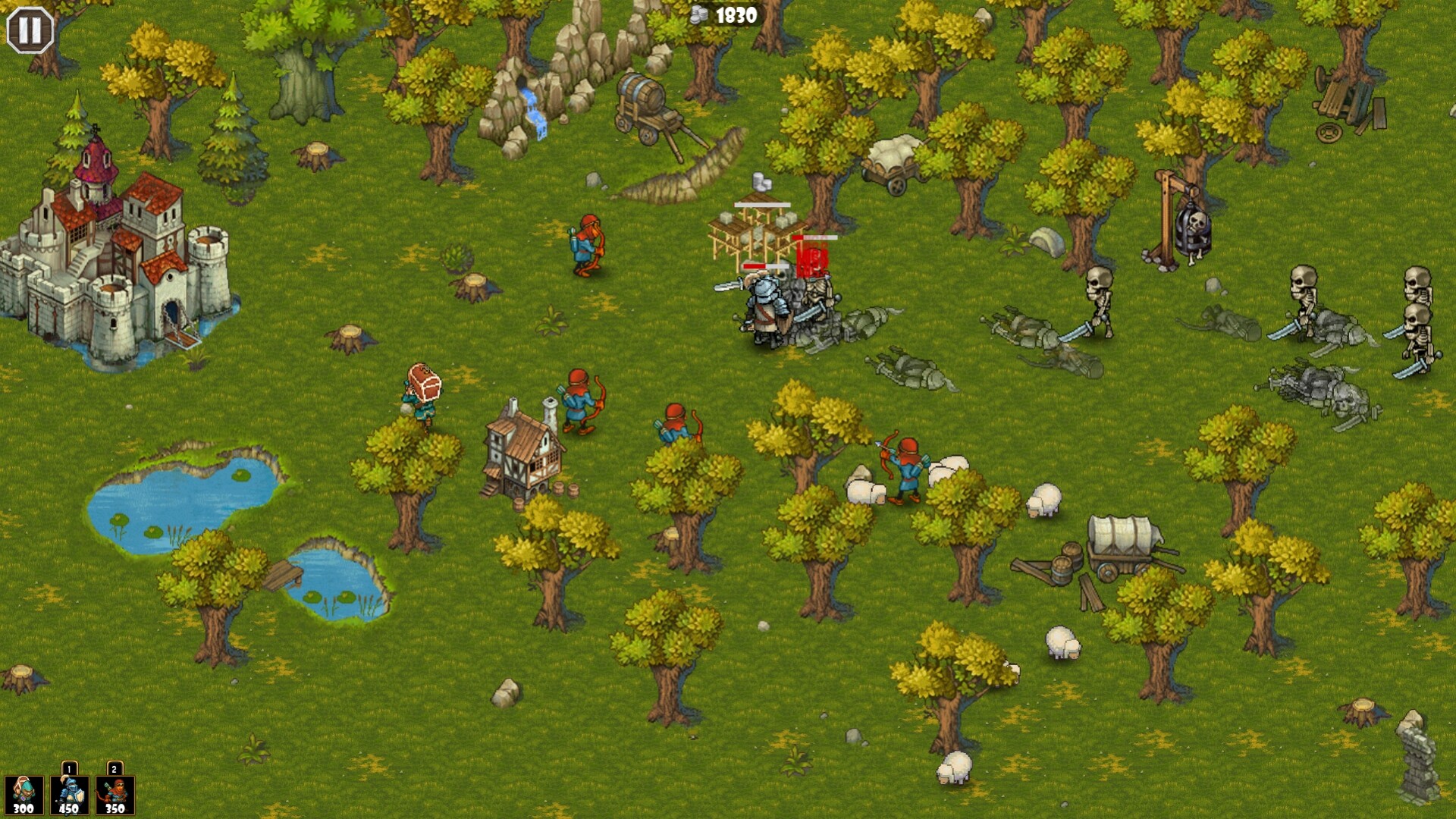Click the coin counter showing 1830

730,13
